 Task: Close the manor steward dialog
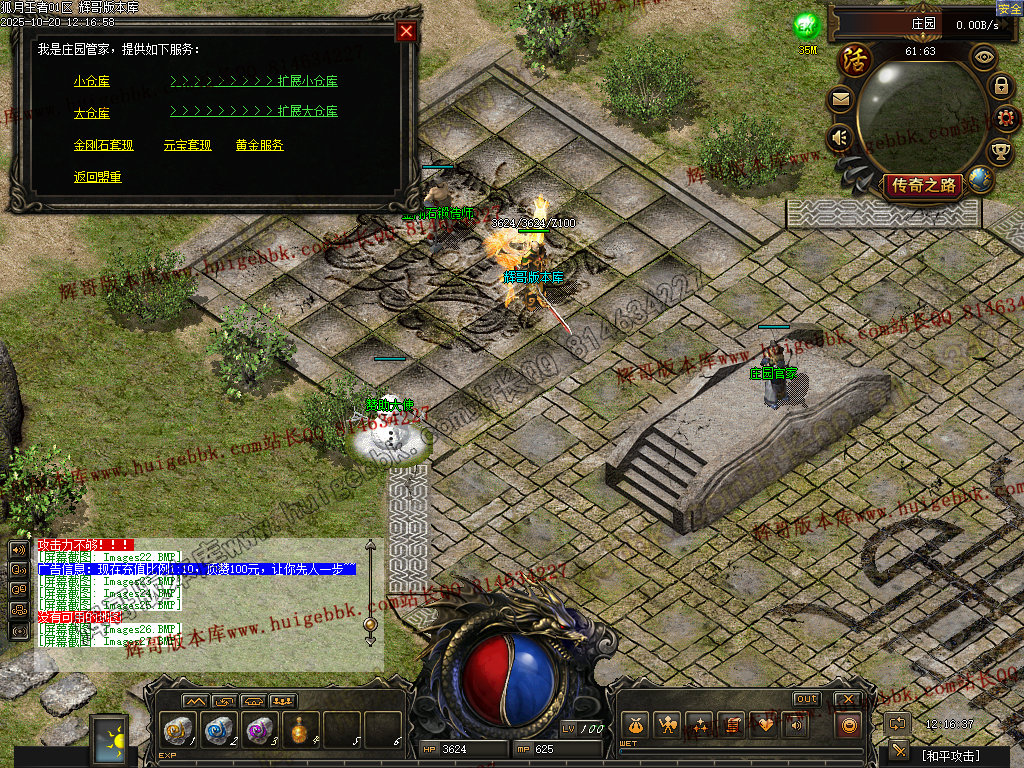406,31
